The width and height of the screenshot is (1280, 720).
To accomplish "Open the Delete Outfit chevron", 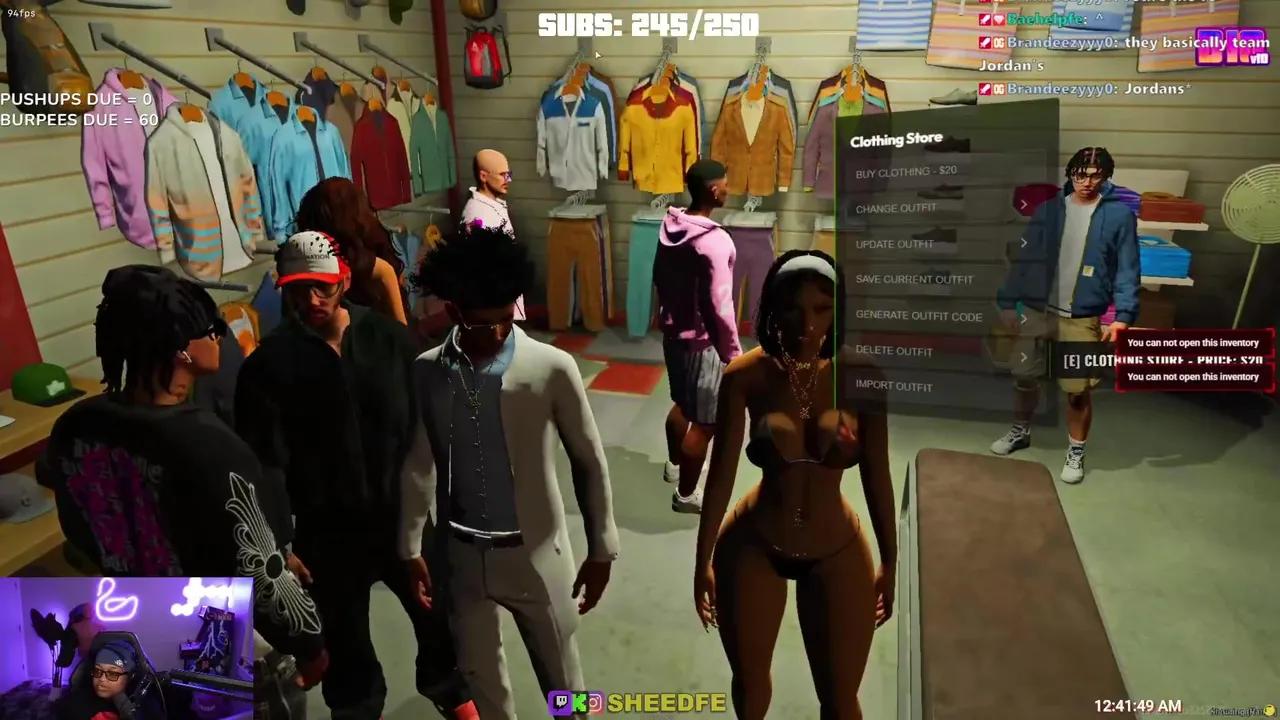I will click(x=1024, y=355).
